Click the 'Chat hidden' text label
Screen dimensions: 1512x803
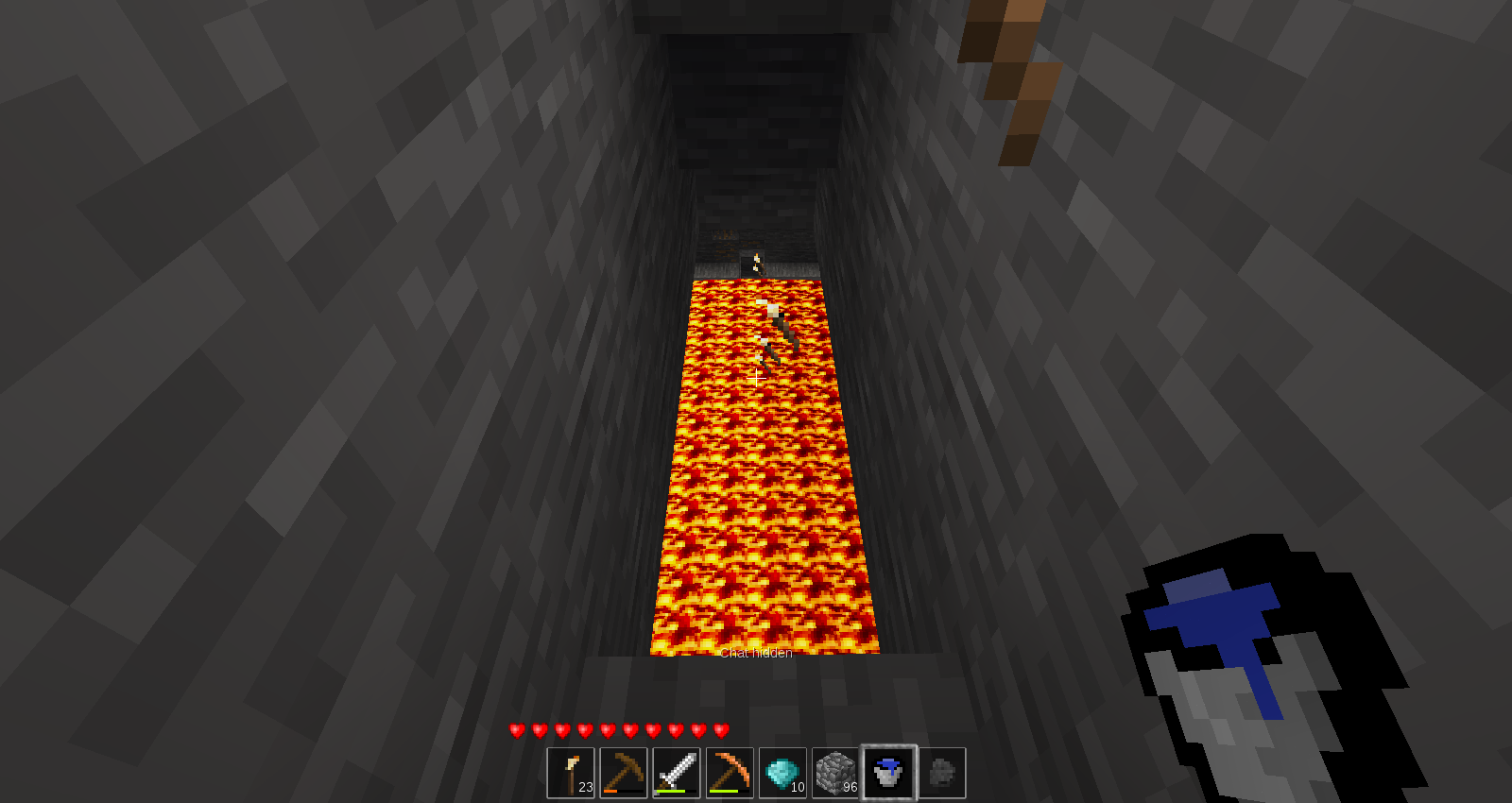pyautogui.click(x=755, y=653)
